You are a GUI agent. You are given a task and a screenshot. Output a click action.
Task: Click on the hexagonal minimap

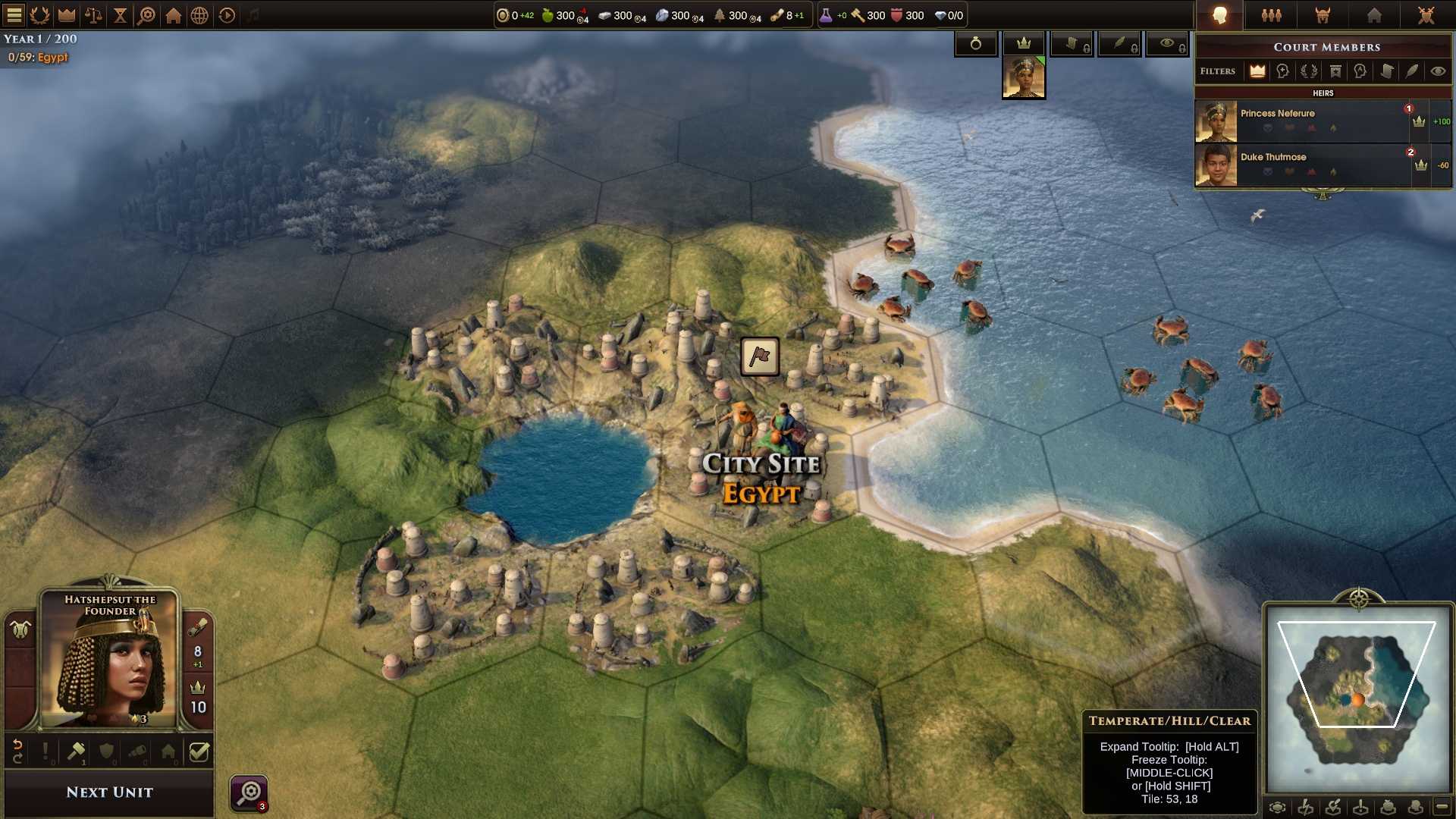click(1357, 696)
